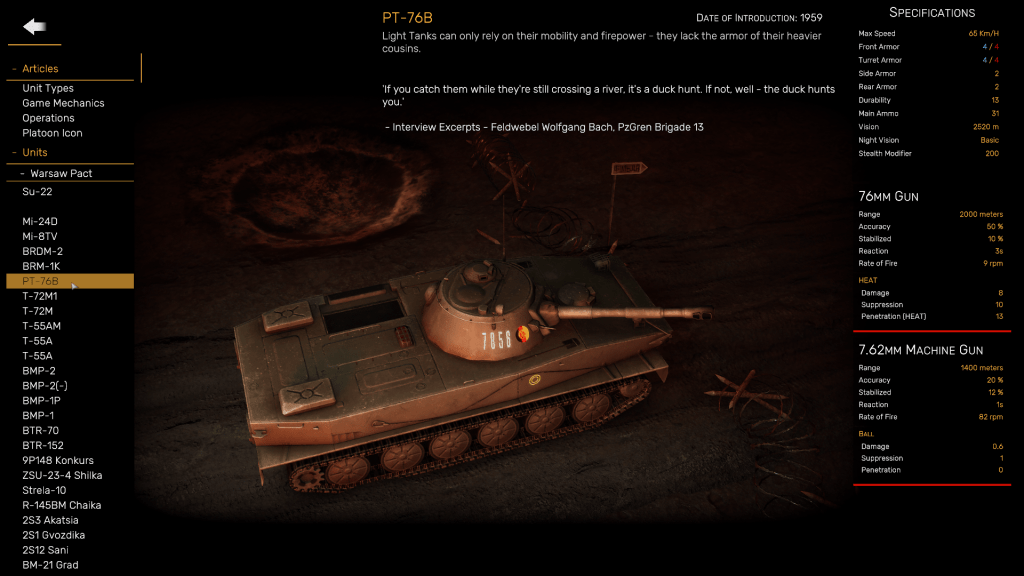Select BRDM-2 from the unit list

pos(42,251)
